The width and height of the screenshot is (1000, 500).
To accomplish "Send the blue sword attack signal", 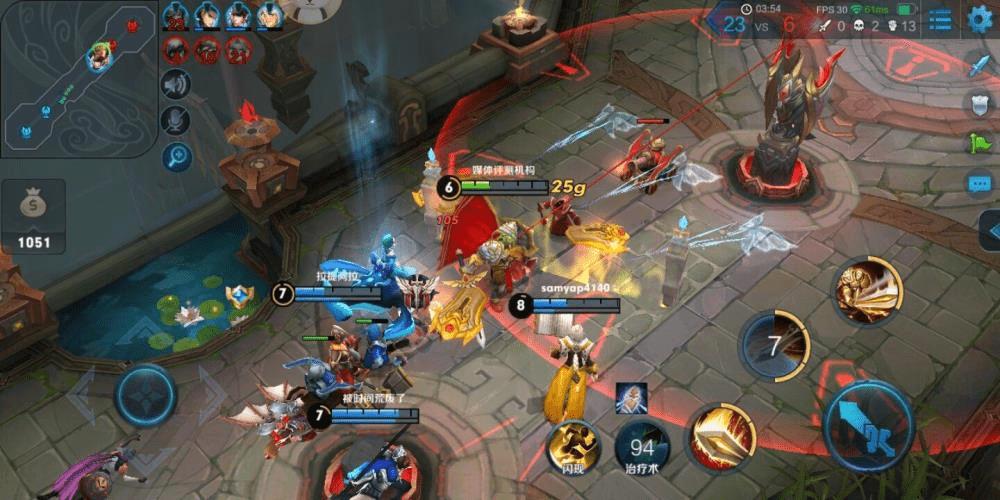I will 979,66.
